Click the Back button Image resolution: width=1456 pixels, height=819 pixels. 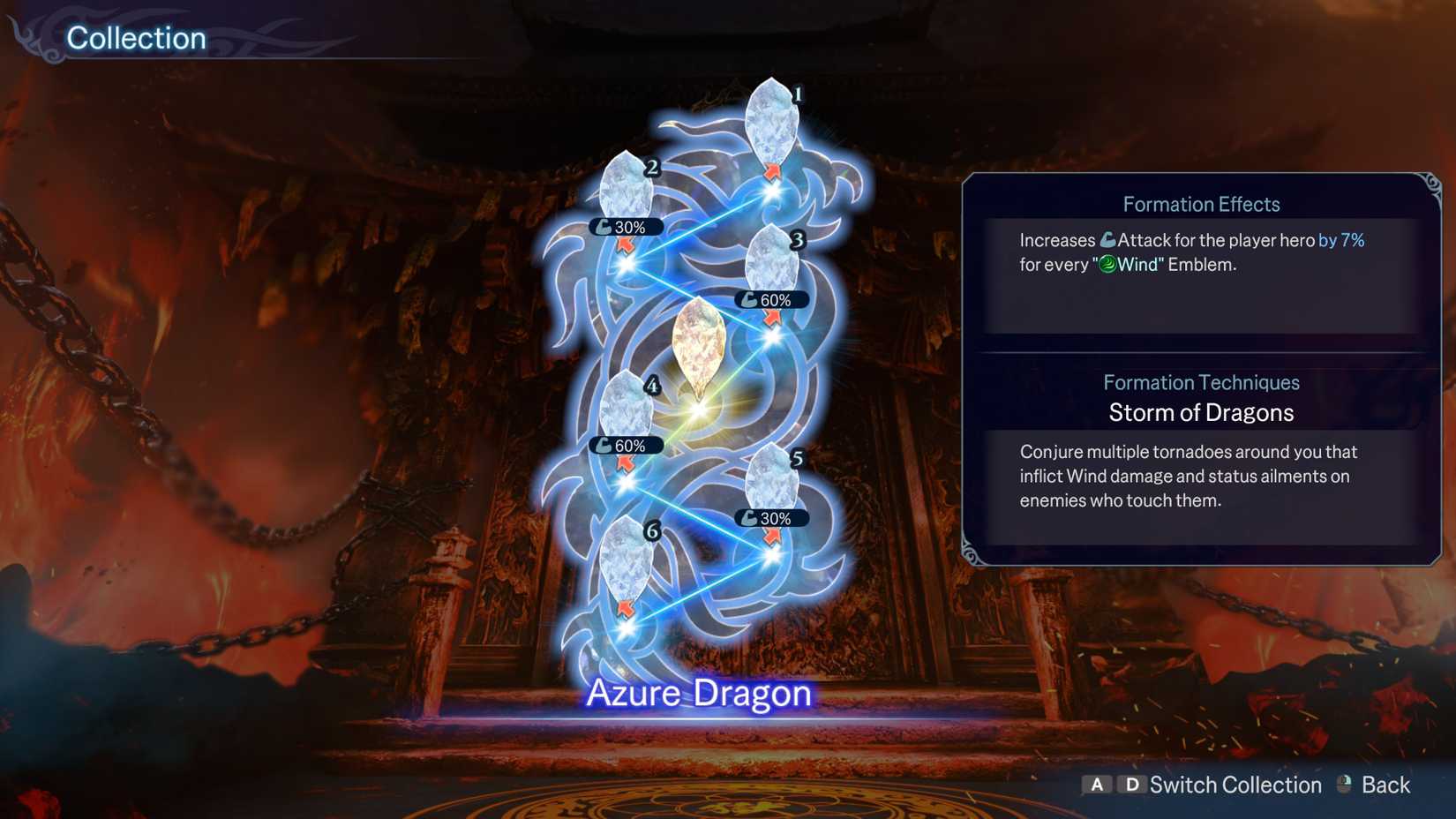pyautogui.click(x=1385, y=784)
